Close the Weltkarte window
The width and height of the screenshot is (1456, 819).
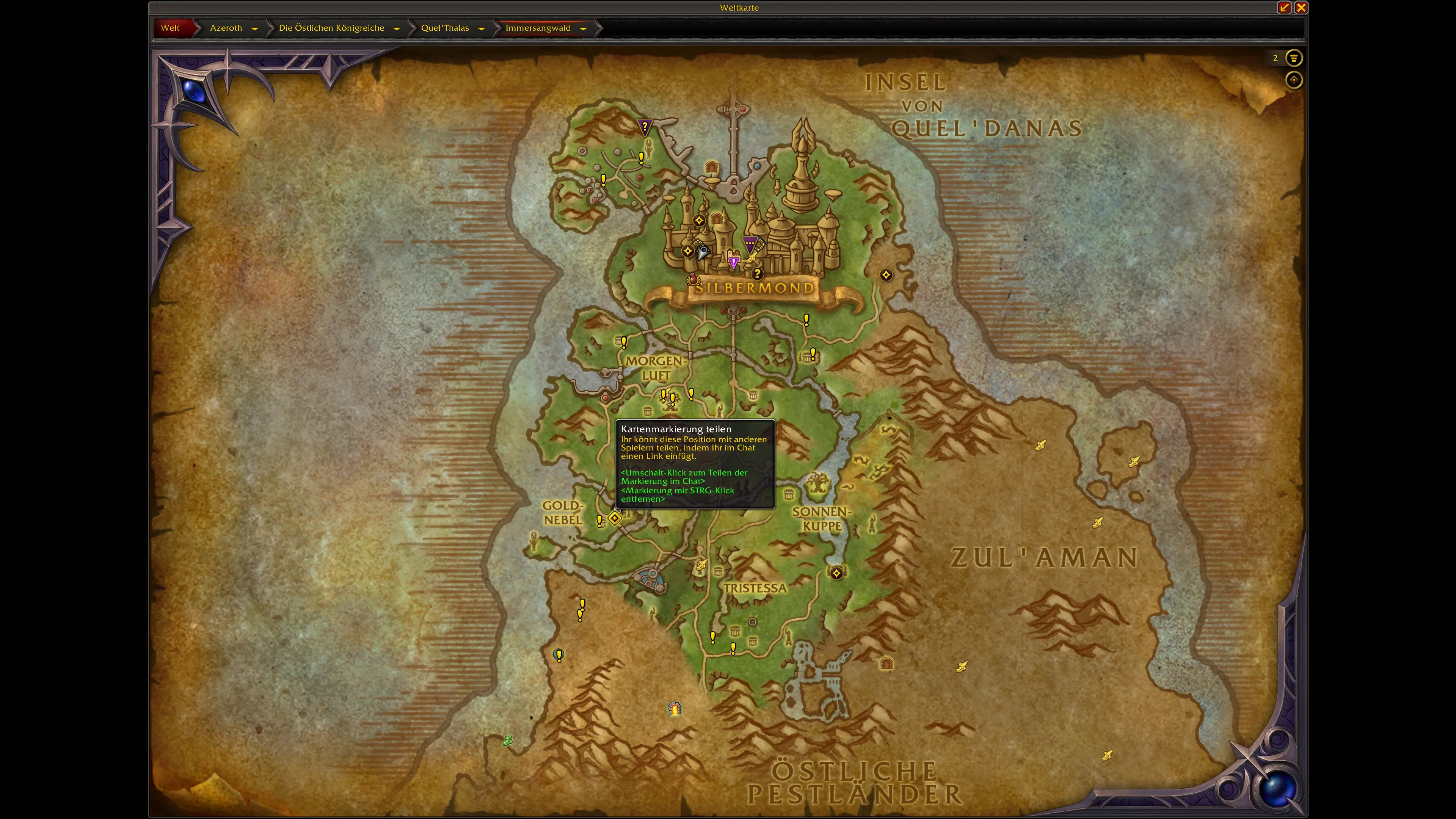pyautogui.click(x=1301, y=7)
